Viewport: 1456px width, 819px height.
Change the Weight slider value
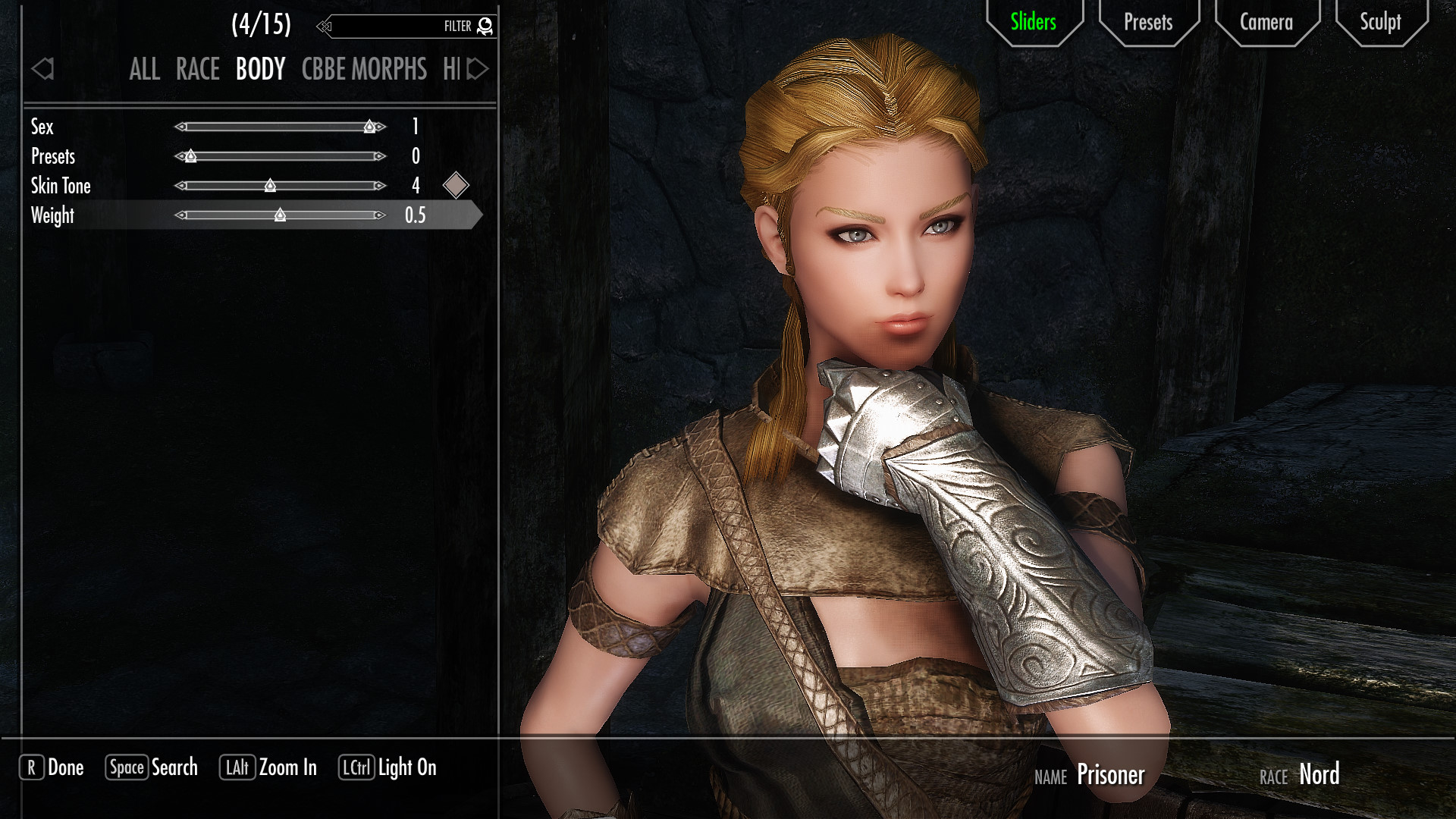(281, 216)
